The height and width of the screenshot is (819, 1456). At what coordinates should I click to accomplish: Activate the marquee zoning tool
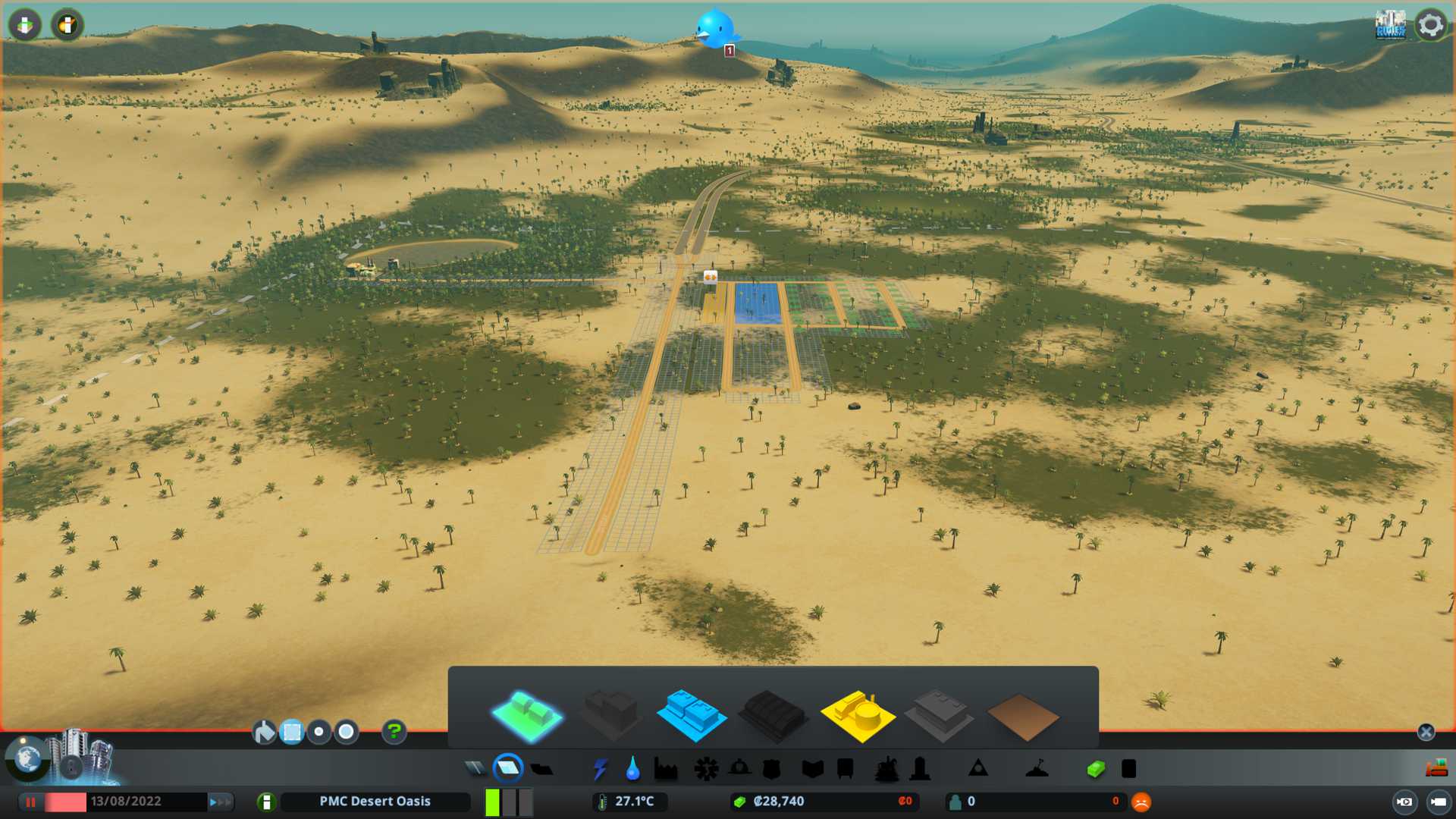[292, 732]
